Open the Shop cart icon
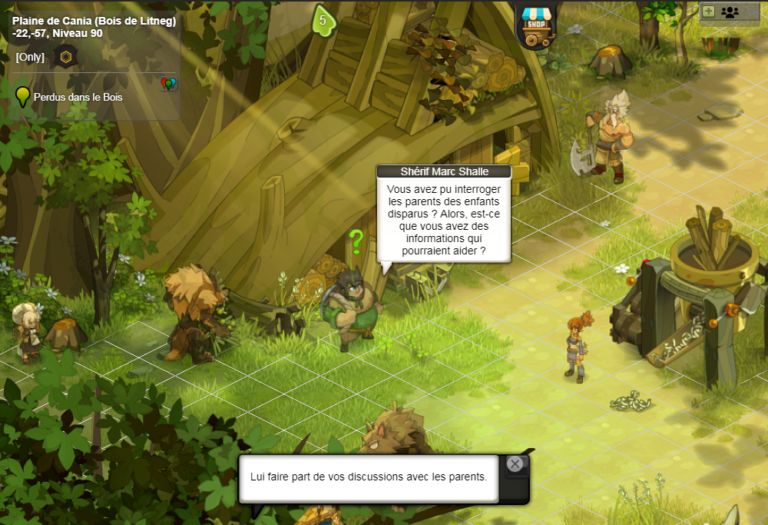The height and width of the screenshot is (525, 768). pyautogui.click(x=537, y=27)
